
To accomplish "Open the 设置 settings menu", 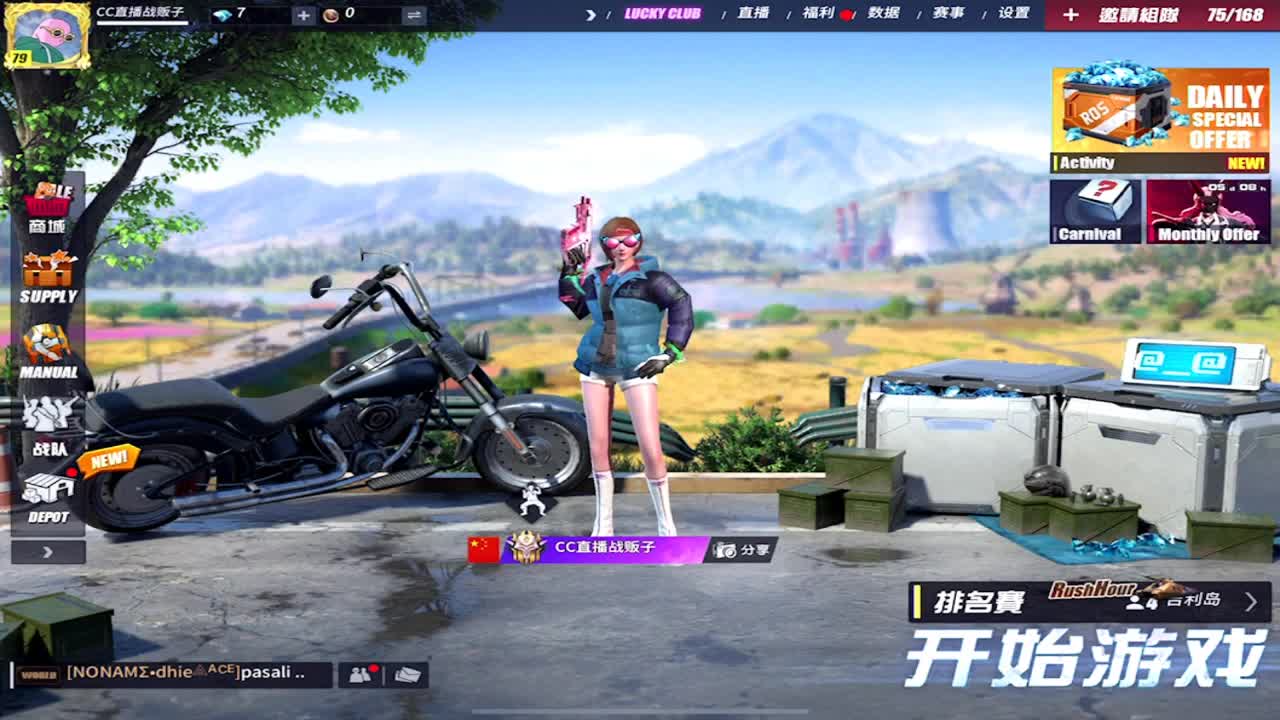I will click(1012, 15).
